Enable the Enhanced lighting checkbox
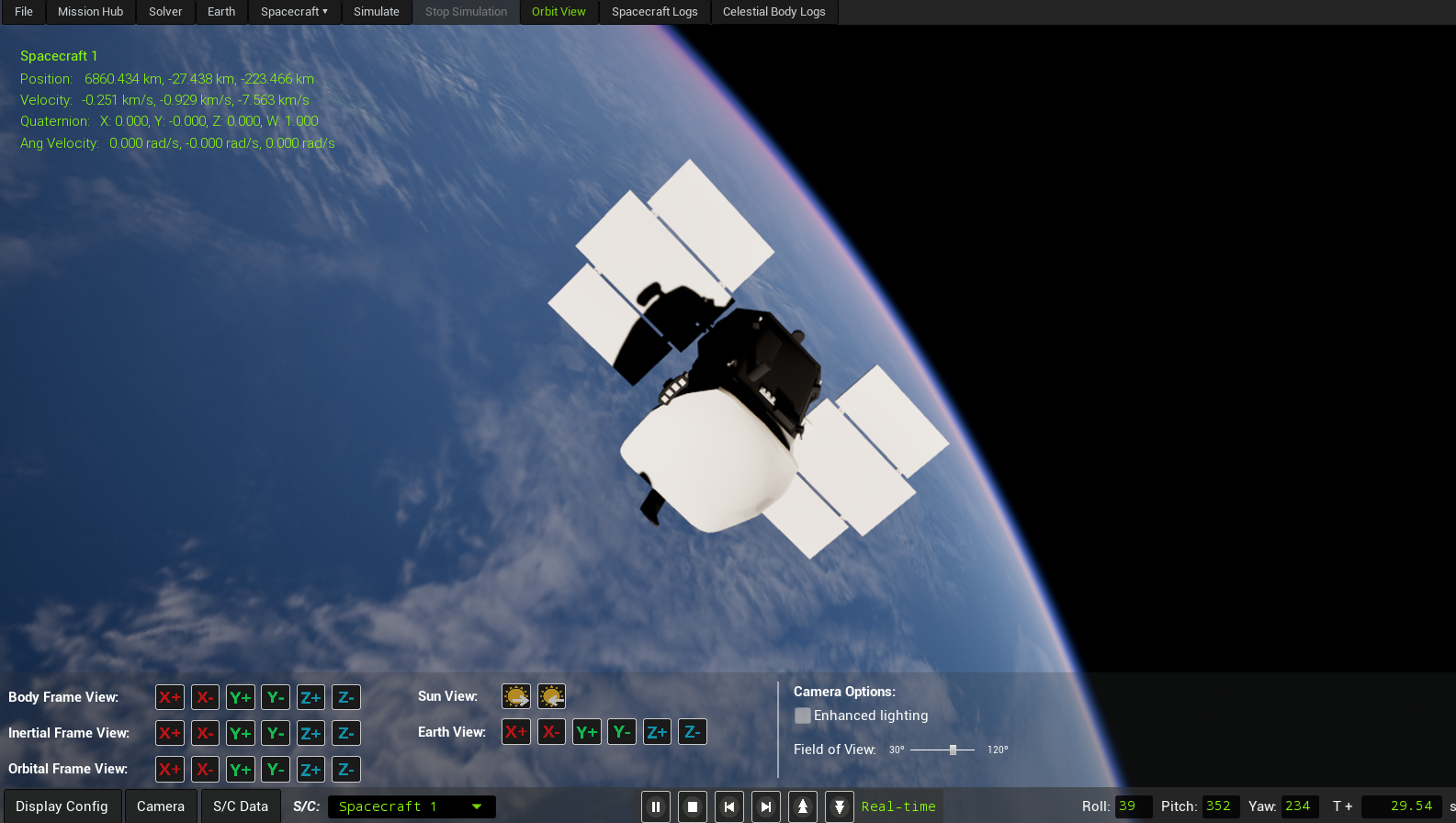The width and height of the screenshot is (1456, 823). (x=802, y=715)
